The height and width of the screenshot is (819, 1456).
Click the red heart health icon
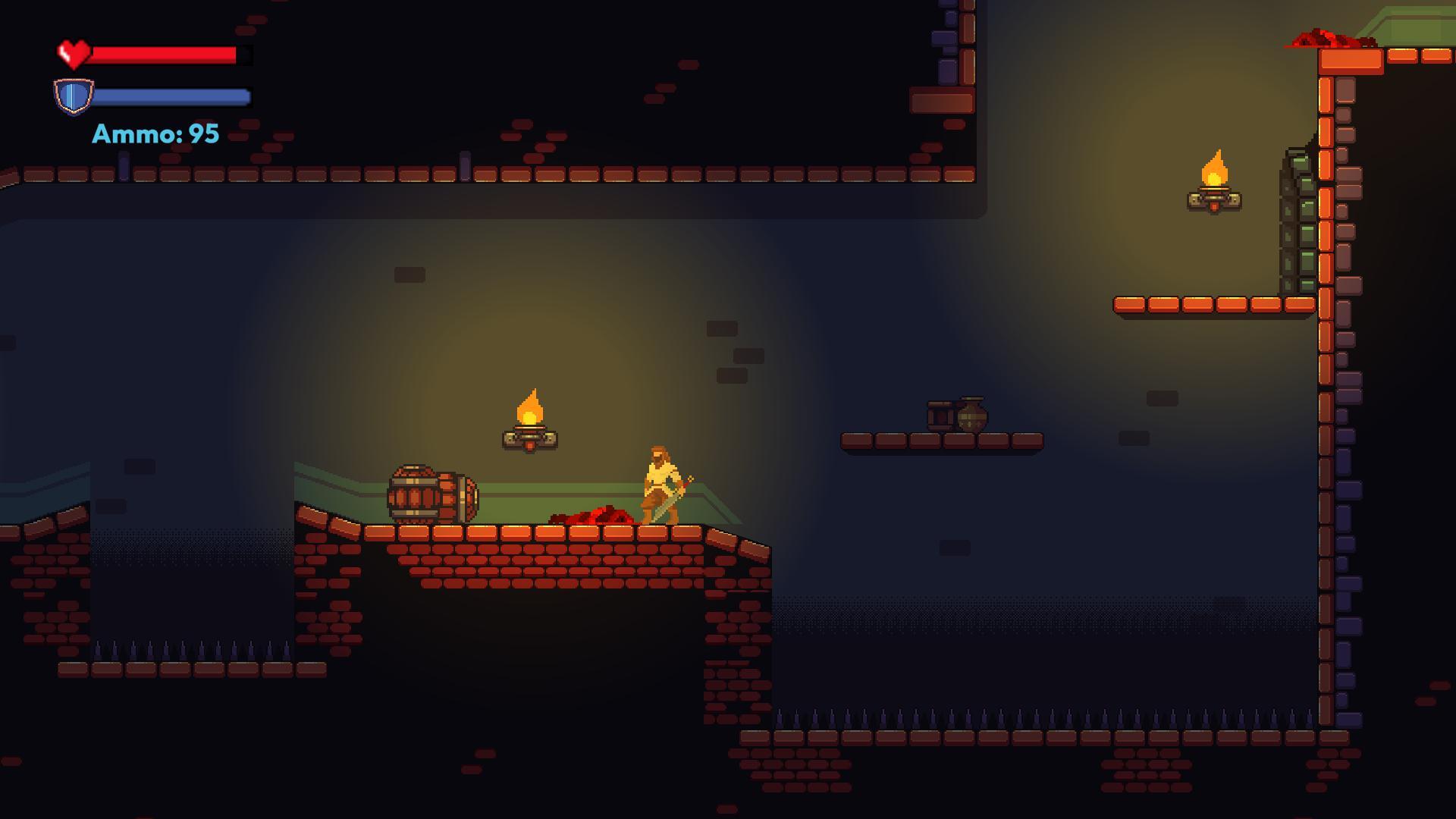click(x=74, y=52)
